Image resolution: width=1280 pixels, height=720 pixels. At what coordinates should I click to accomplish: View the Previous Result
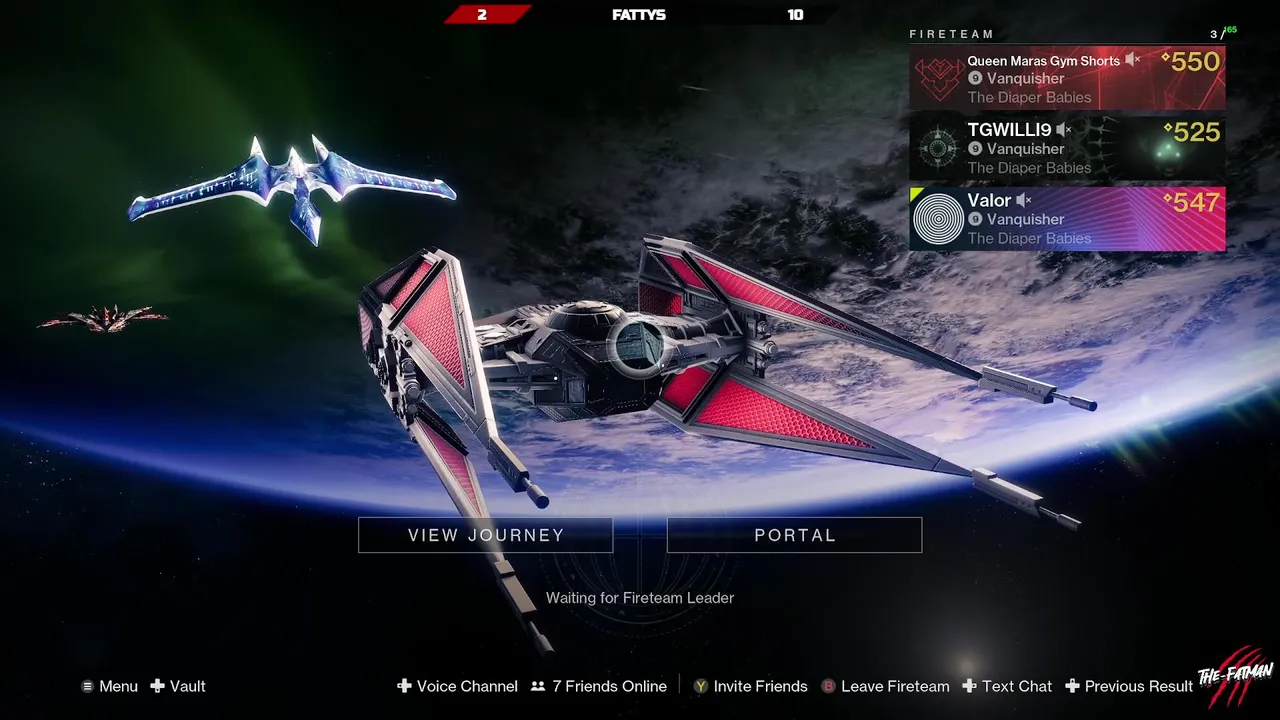click(x=1129, y=686)
